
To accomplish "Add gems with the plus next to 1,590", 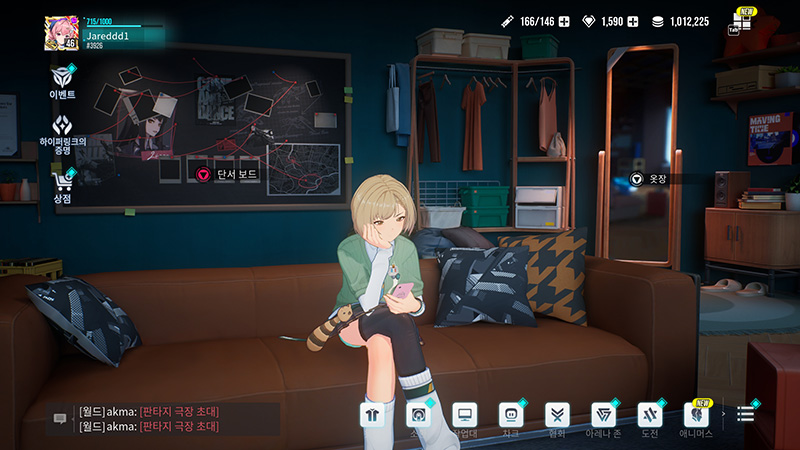I will click(632, 21).
